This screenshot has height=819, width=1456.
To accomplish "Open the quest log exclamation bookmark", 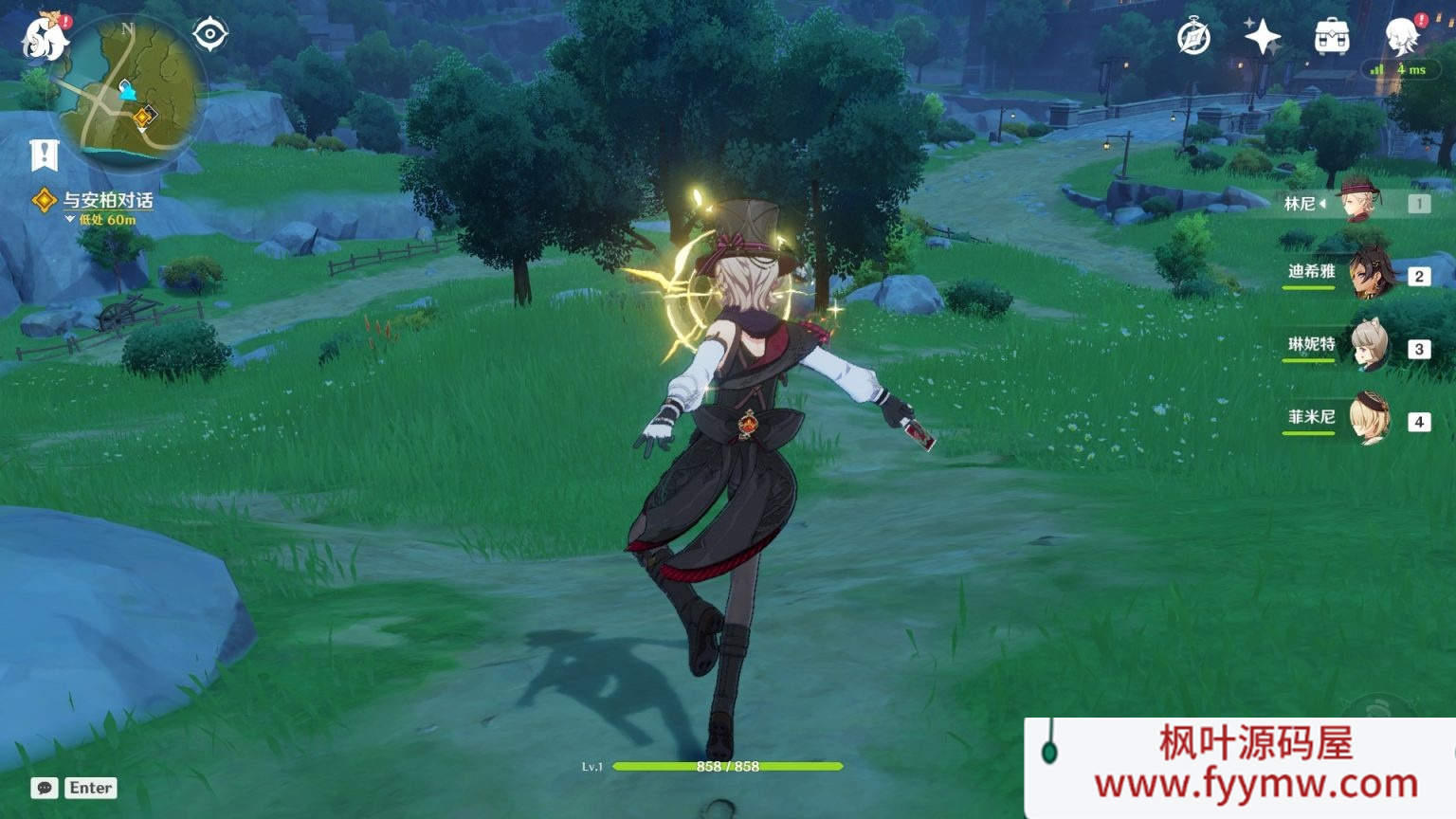I will [45, 155].
